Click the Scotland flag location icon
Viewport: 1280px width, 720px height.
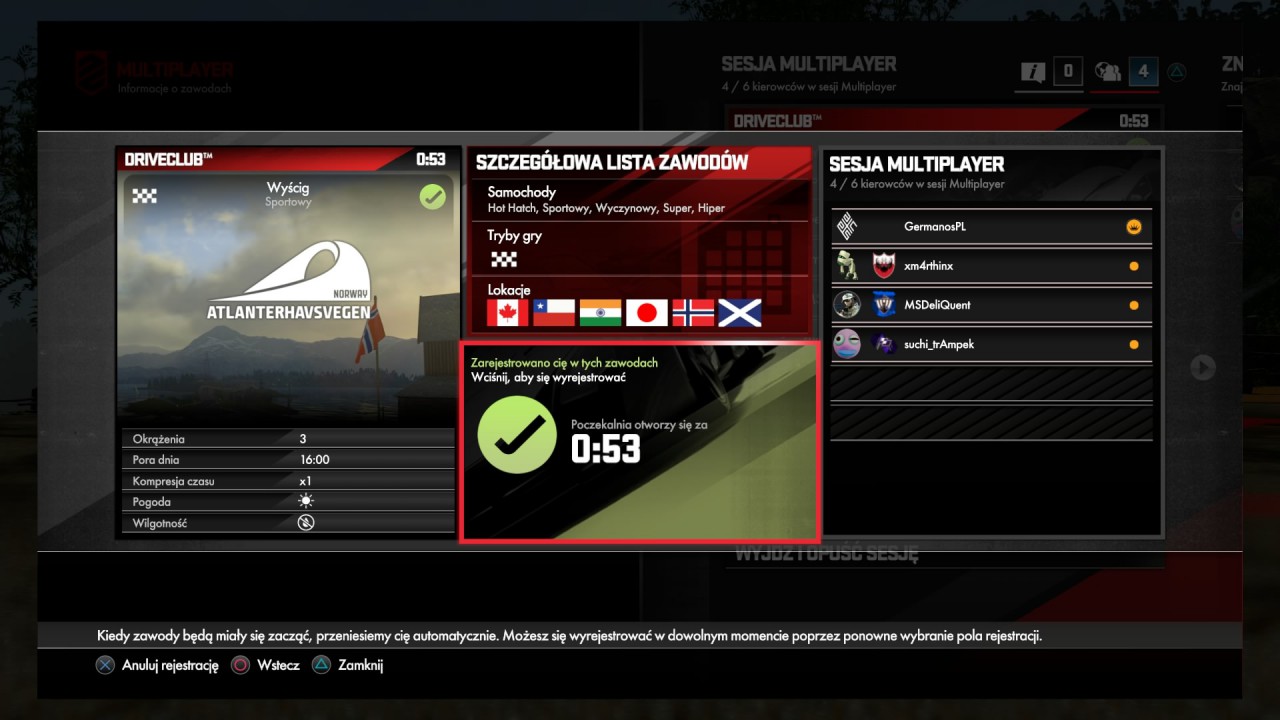coord(739,312)
